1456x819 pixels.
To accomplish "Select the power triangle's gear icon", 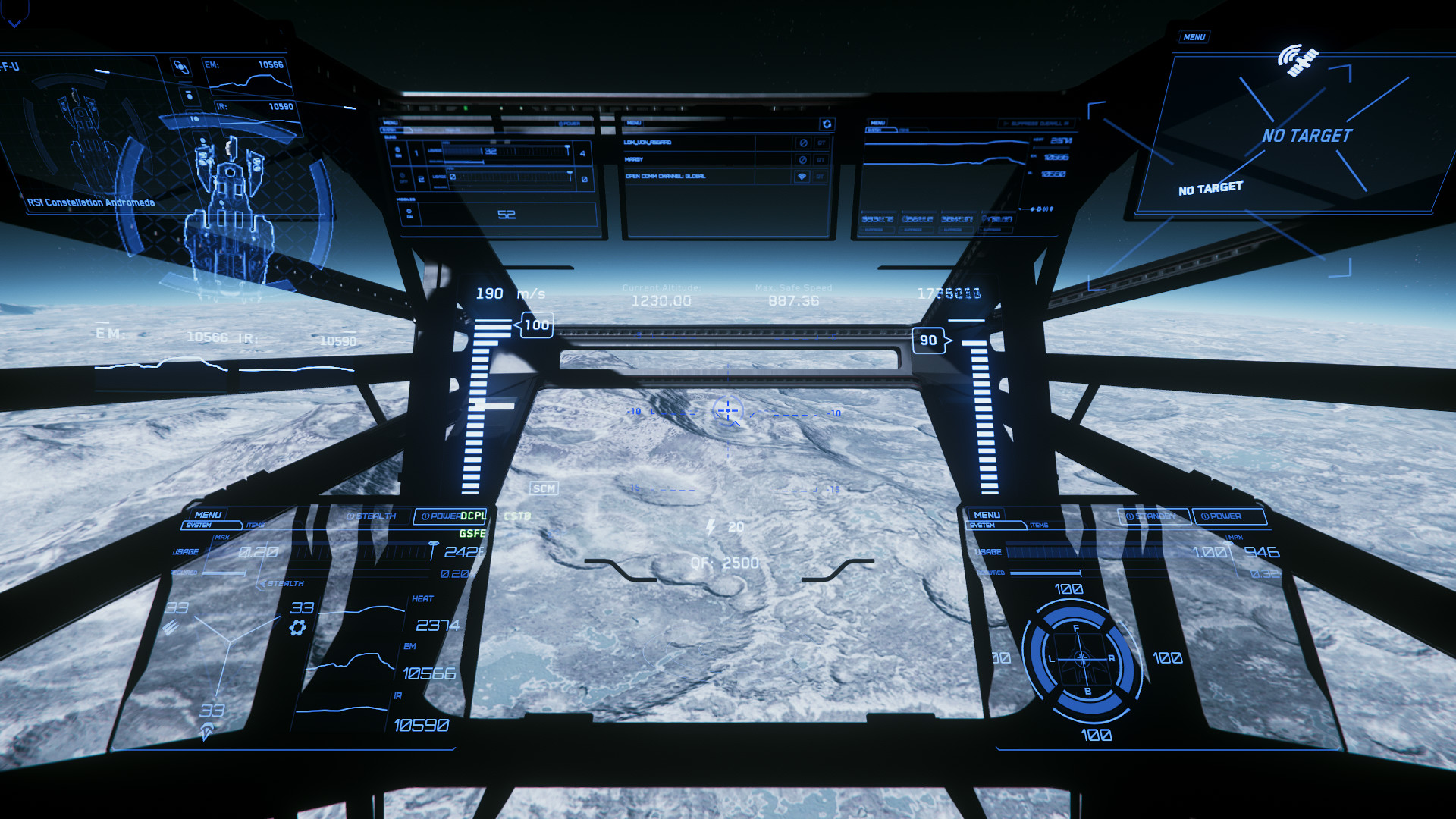I will coord(297,627).
